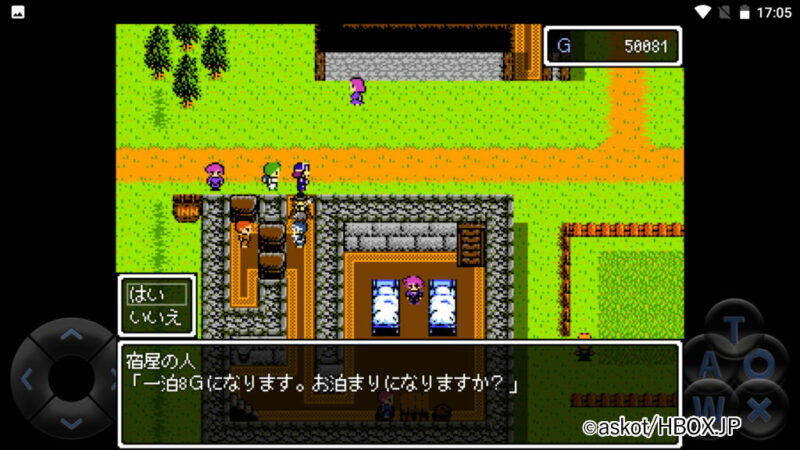
Task: Tap the round T virtual button
Action: tap(735, 329)
